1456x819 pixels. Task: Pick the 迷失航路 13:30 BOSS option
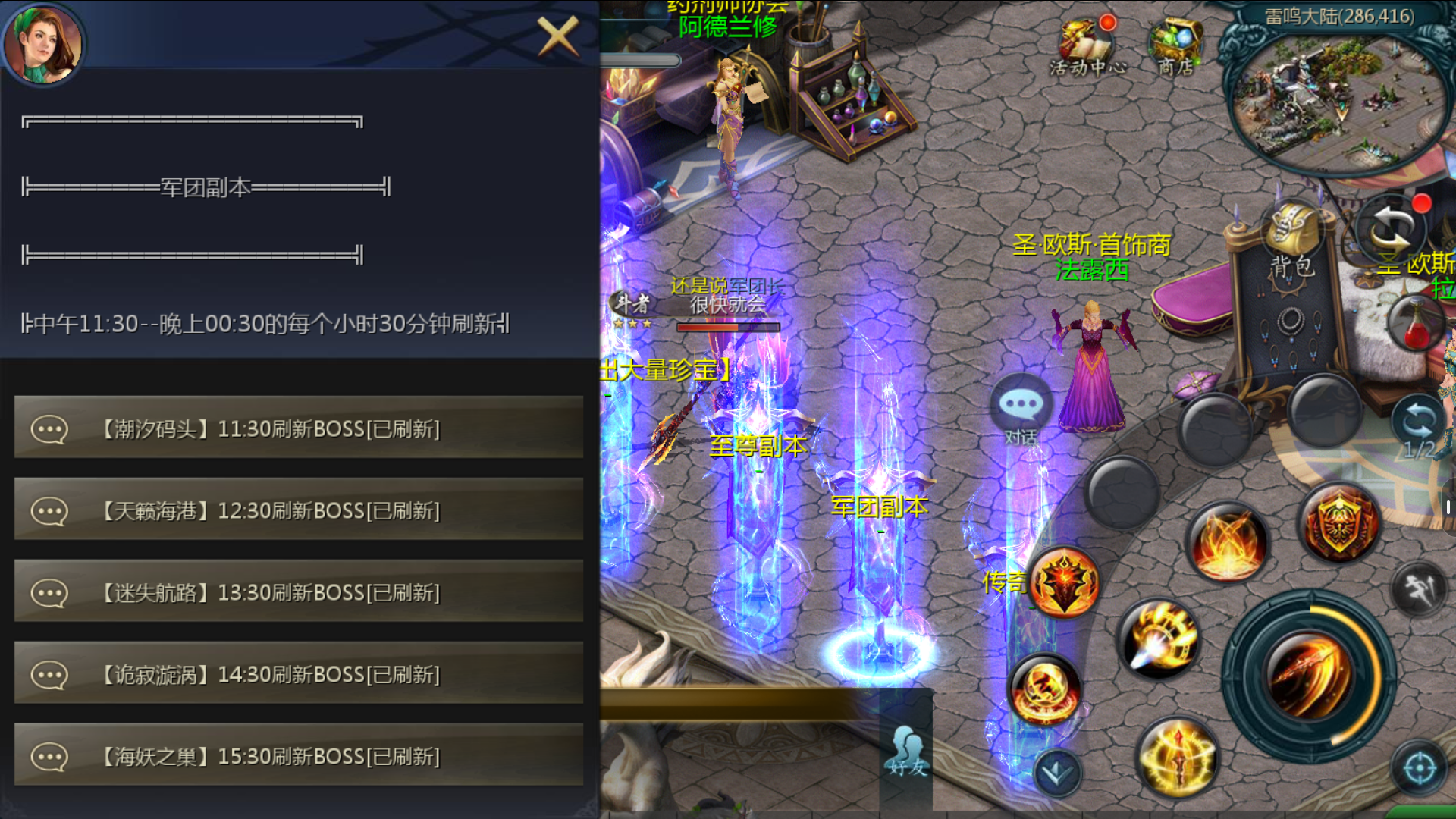(x=299, y=592)
